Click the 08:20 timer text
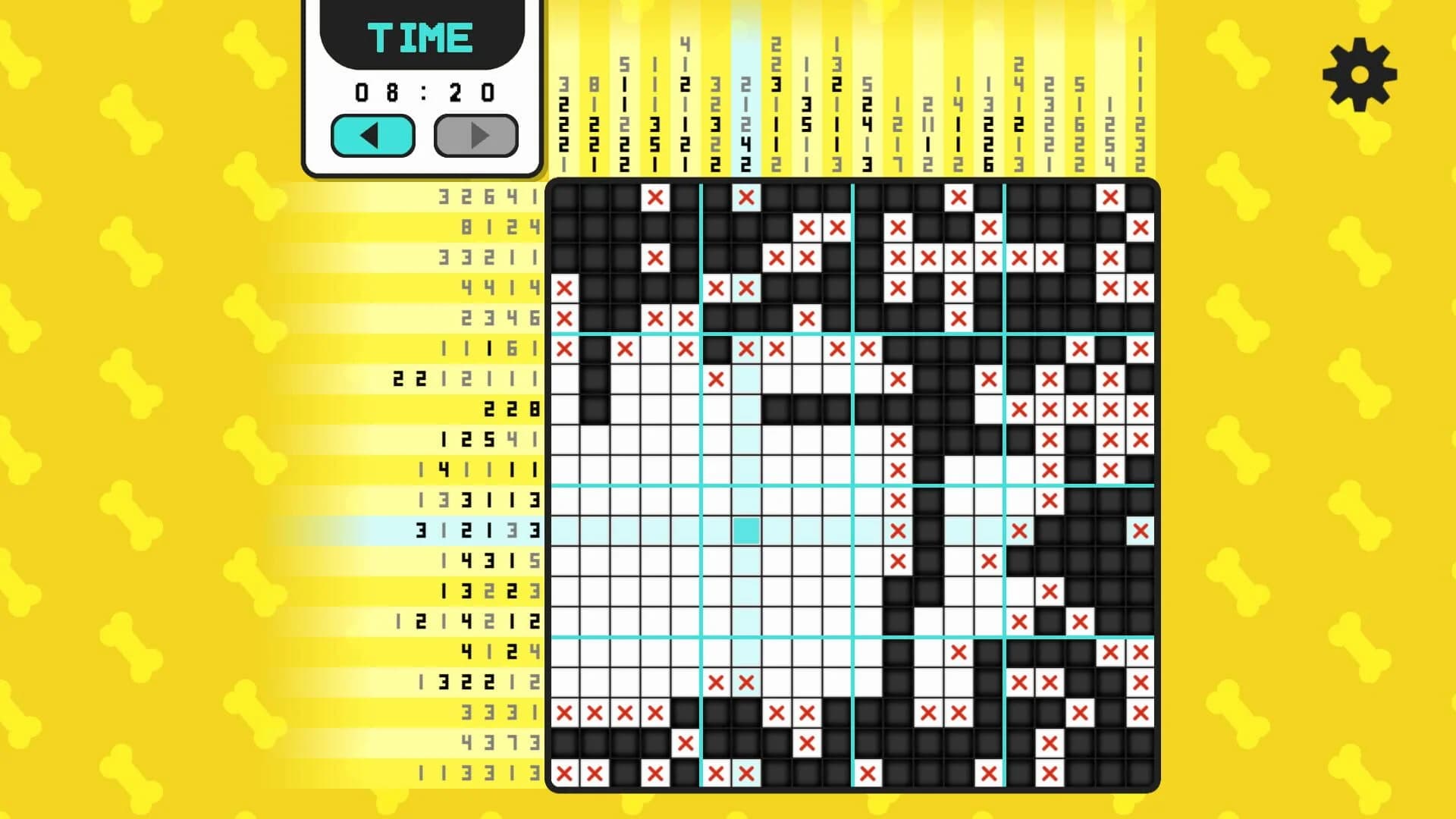The height and width of the screenshot is (819, 1456). (425, 91)
